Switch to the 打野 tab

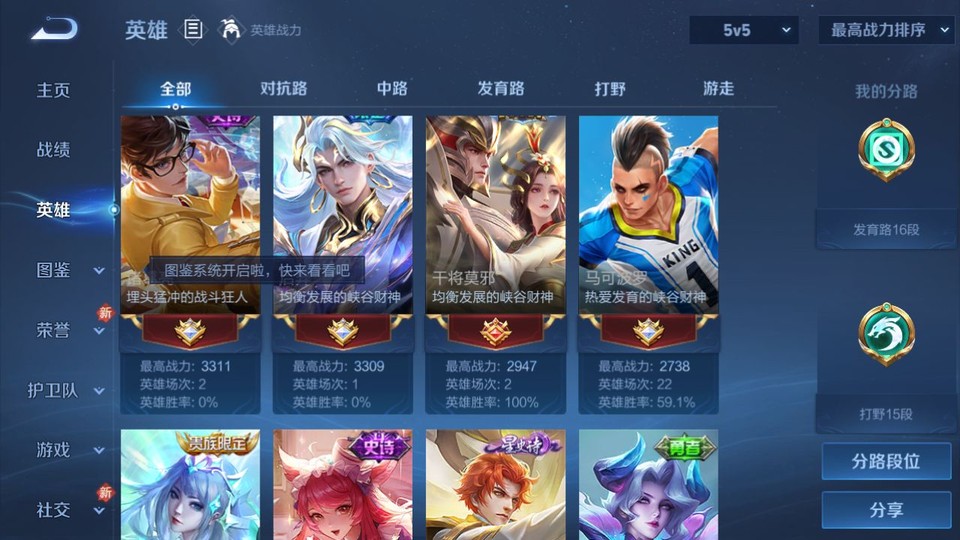pos(610,89)
